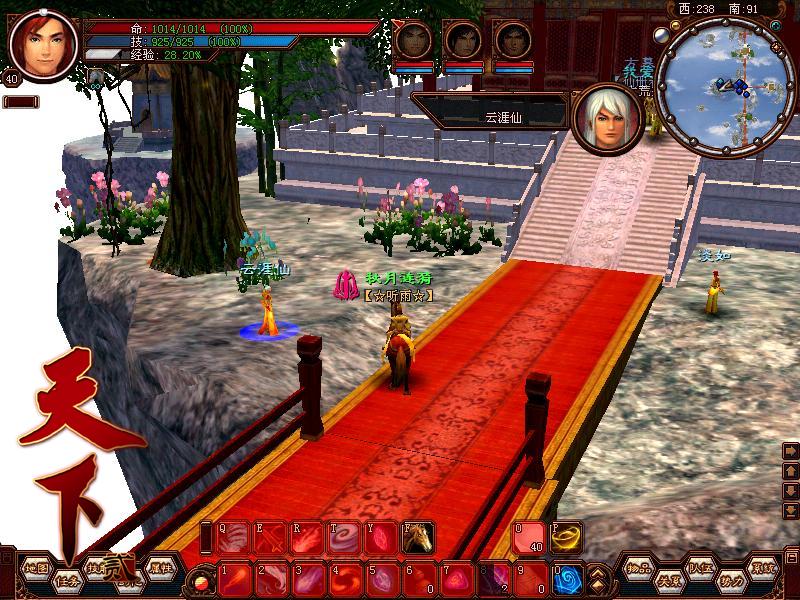
Task: Activate the horse mount skill on F
Action: point(416,539)
